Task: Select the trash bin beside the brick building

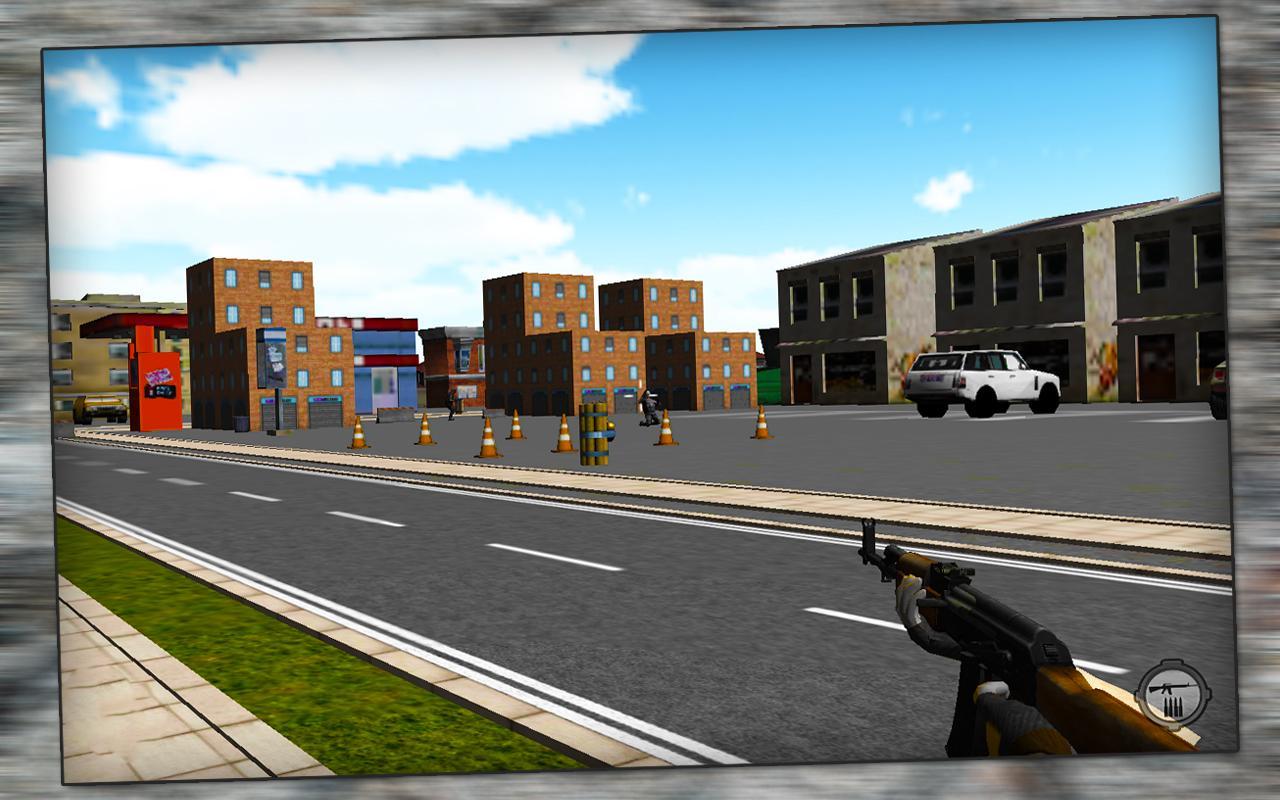Action: coord(243,424)
